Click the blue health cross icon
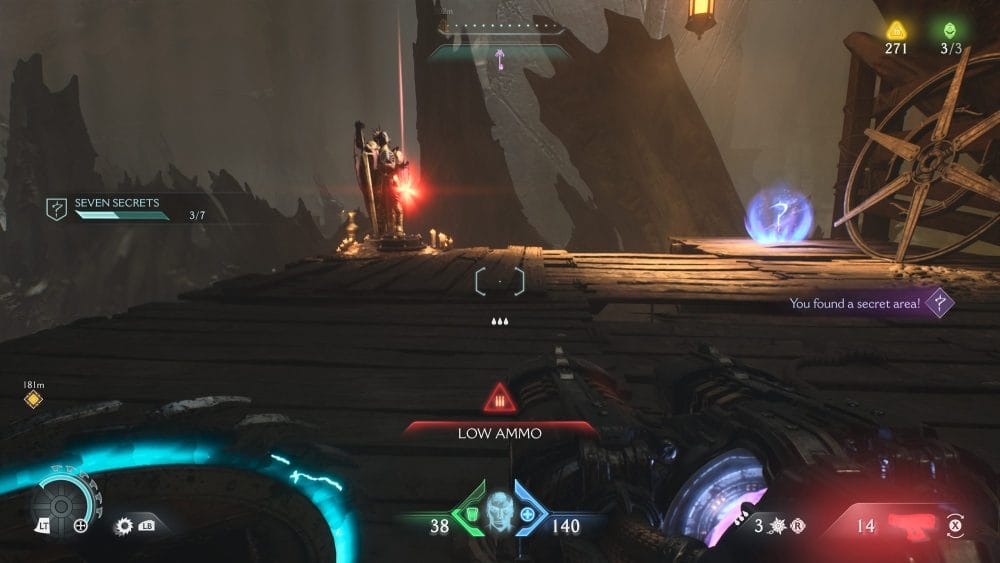Viewport: 1000px width, 563px height. (527, 513)
